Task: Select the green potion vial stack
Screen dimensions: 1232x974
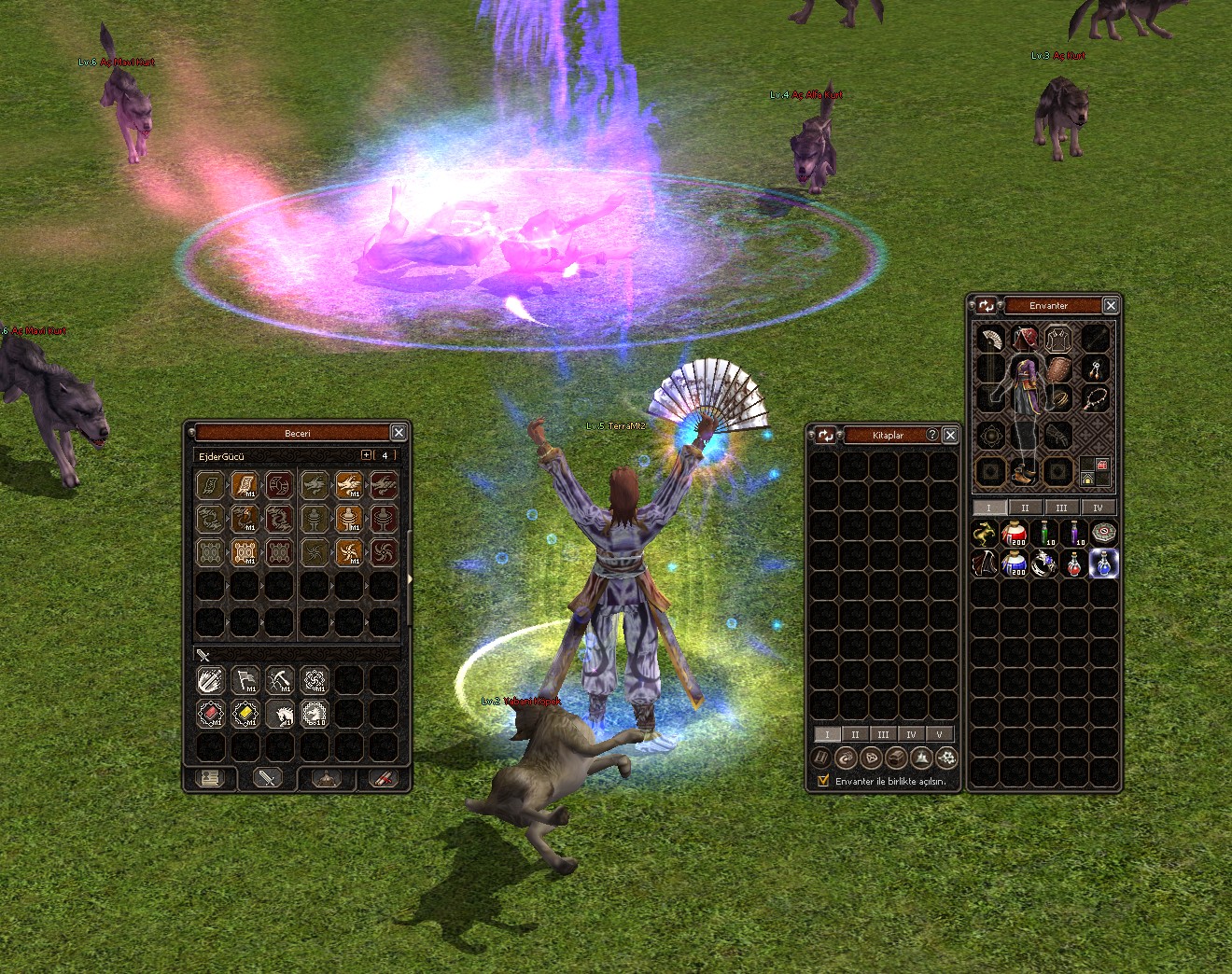Action: [x=1045, y=535]
